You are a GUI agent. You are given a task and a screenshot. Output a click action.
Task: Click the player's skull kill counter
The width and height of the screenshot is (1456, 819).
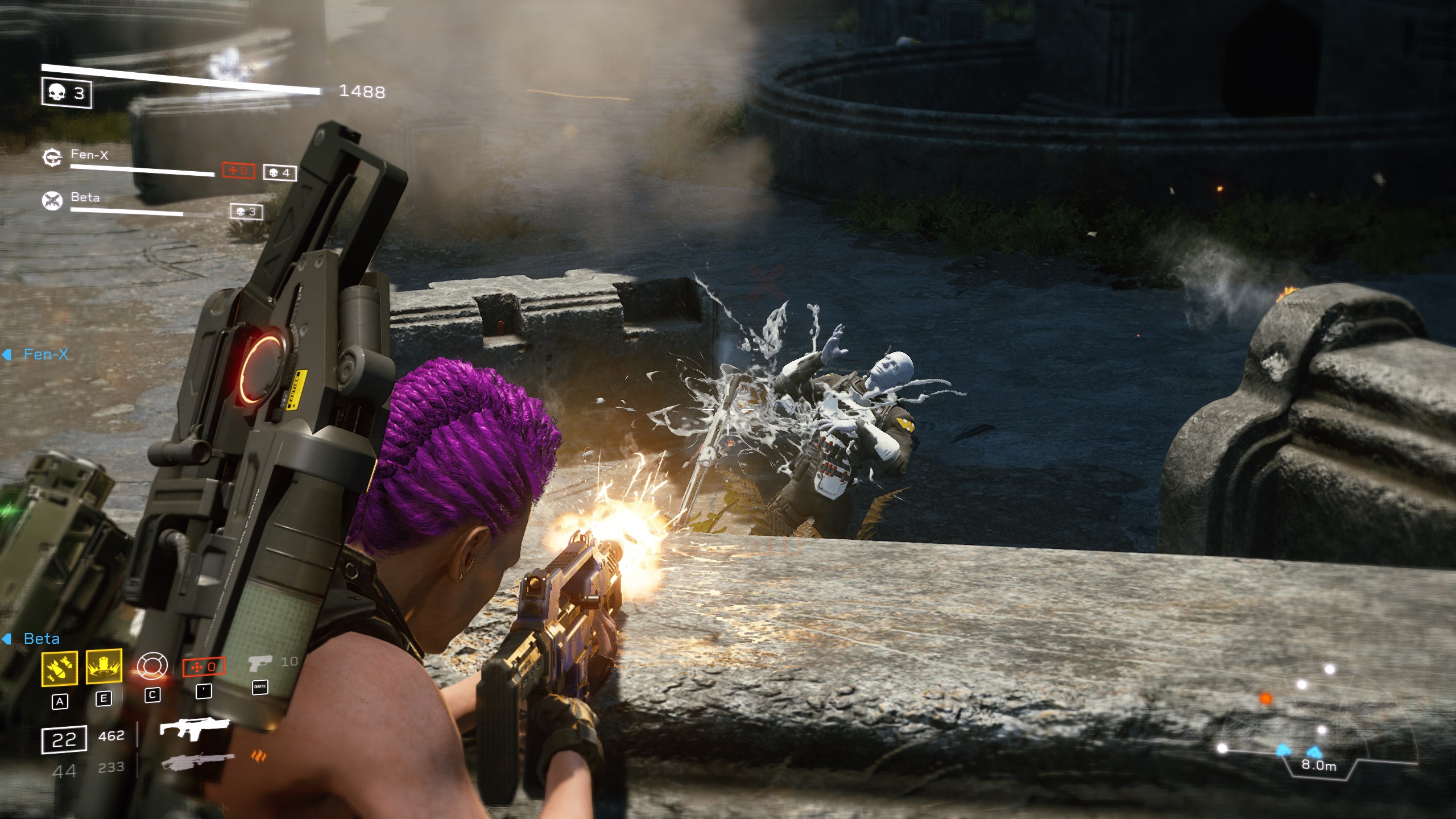(67, 93)
